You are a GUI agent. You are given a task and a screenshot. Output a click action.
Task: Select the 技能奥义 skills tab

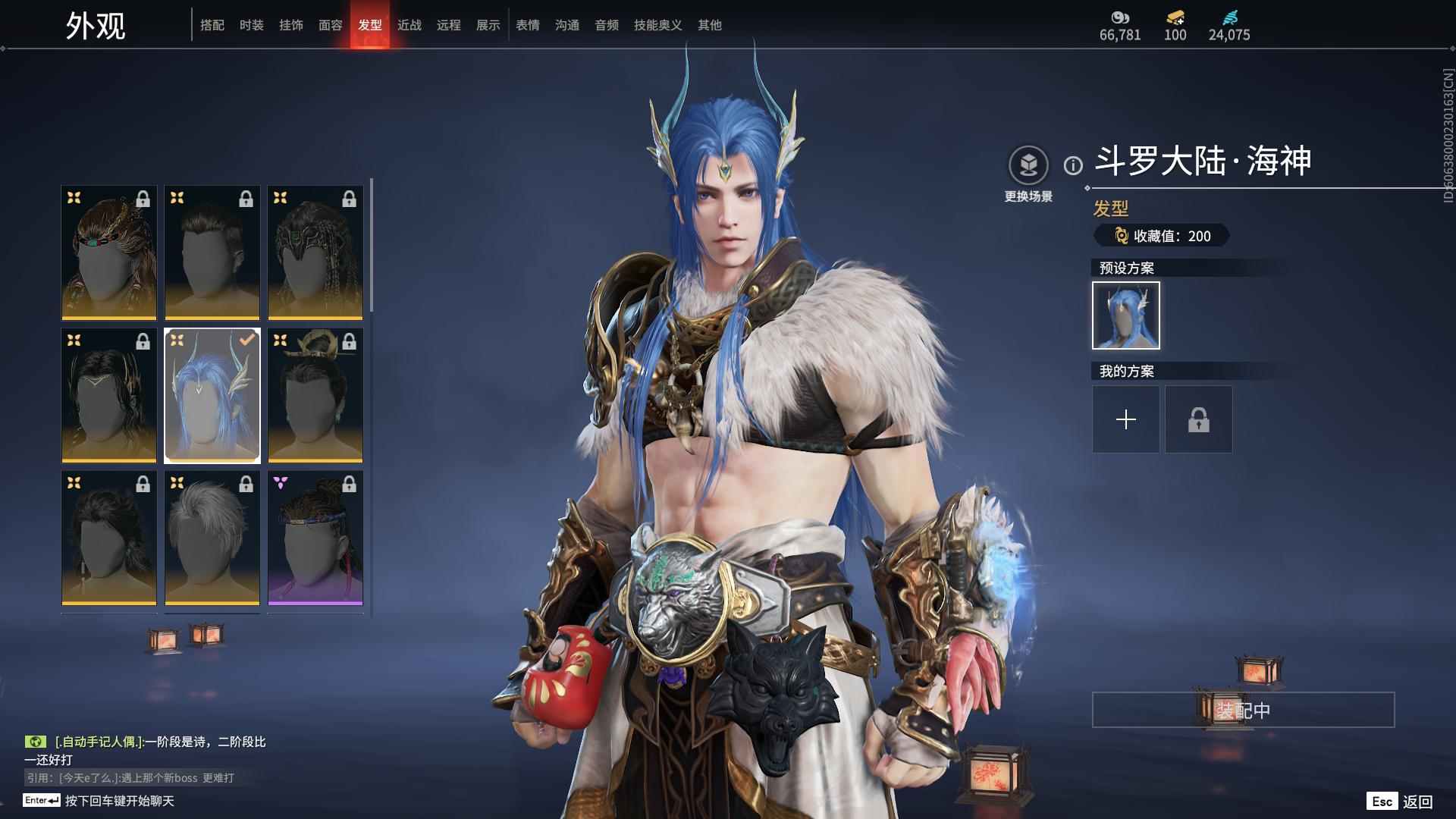(658, 25)
